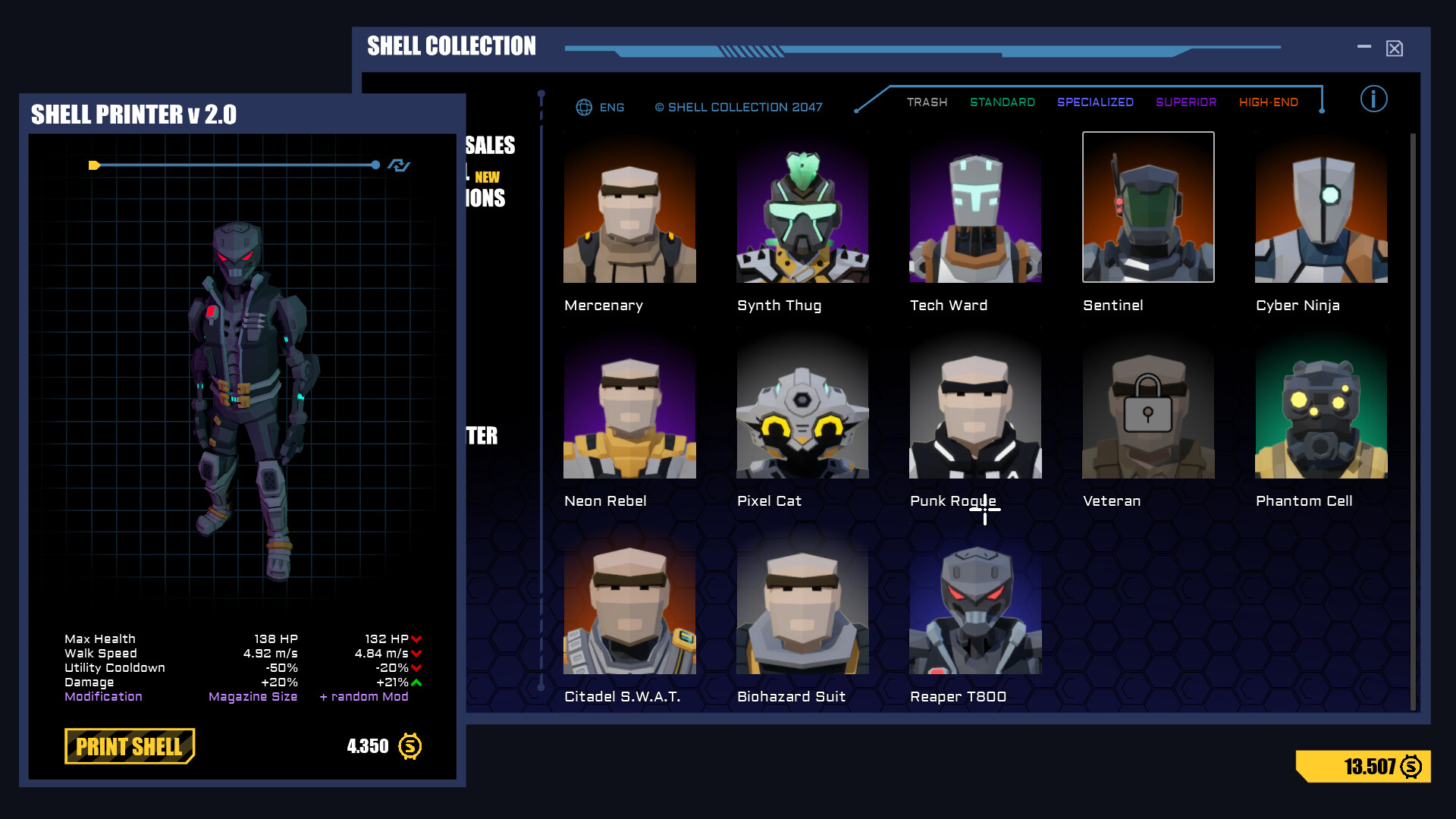
Task: Toggle the TRASH rarity filter
Action: coord(927,102)
